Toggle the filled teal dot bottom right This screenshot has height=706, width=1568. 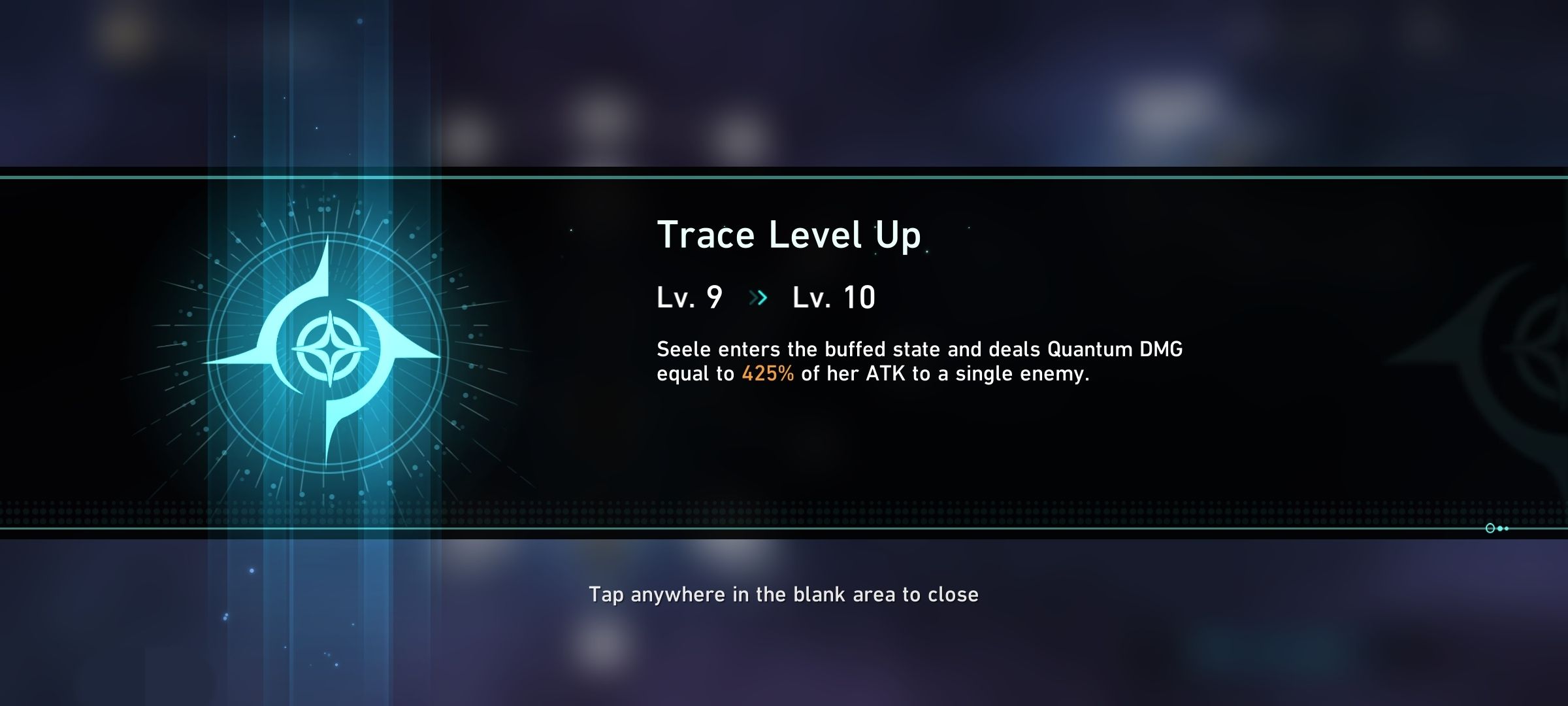coord(1500,528)
